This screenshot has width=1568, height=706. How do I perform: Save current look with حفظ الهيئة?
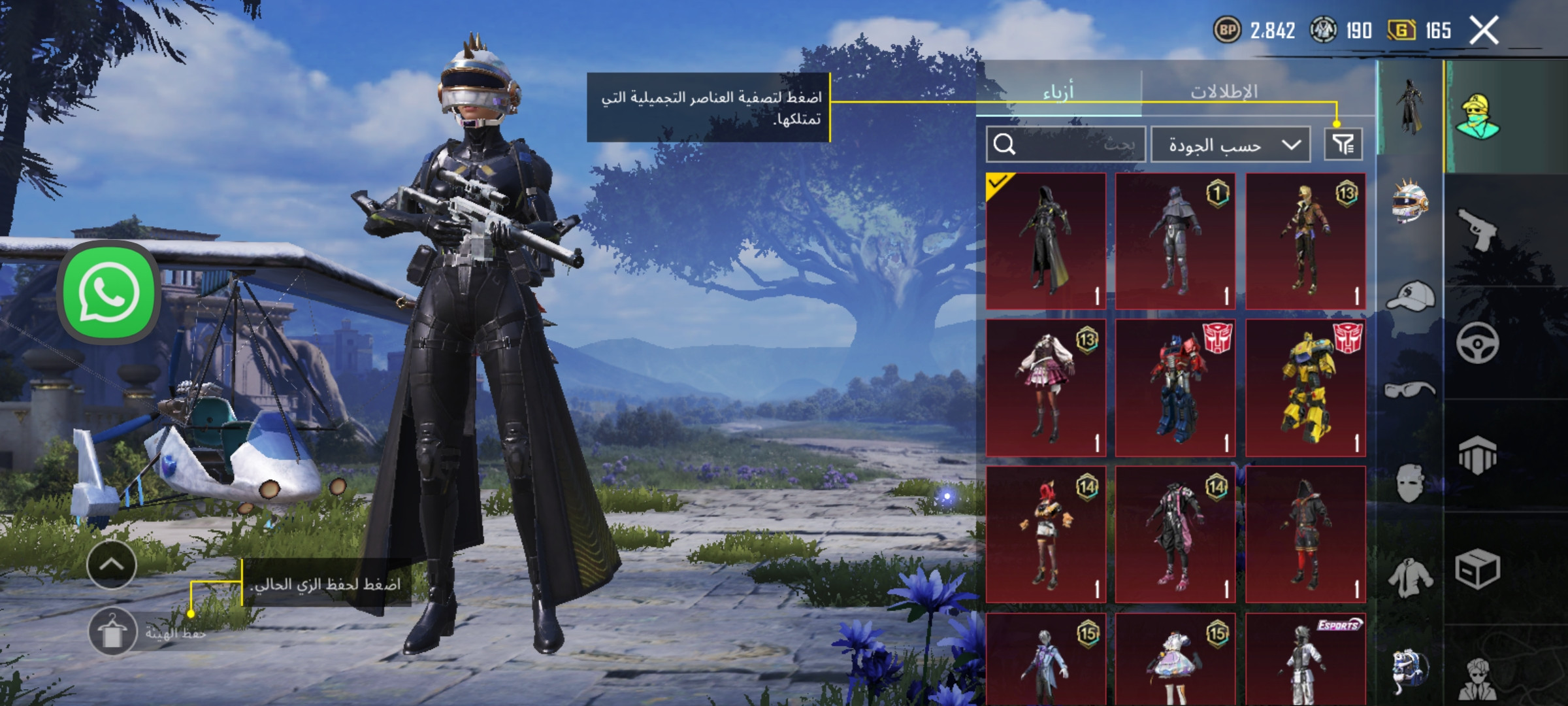[x=112, y=631]
